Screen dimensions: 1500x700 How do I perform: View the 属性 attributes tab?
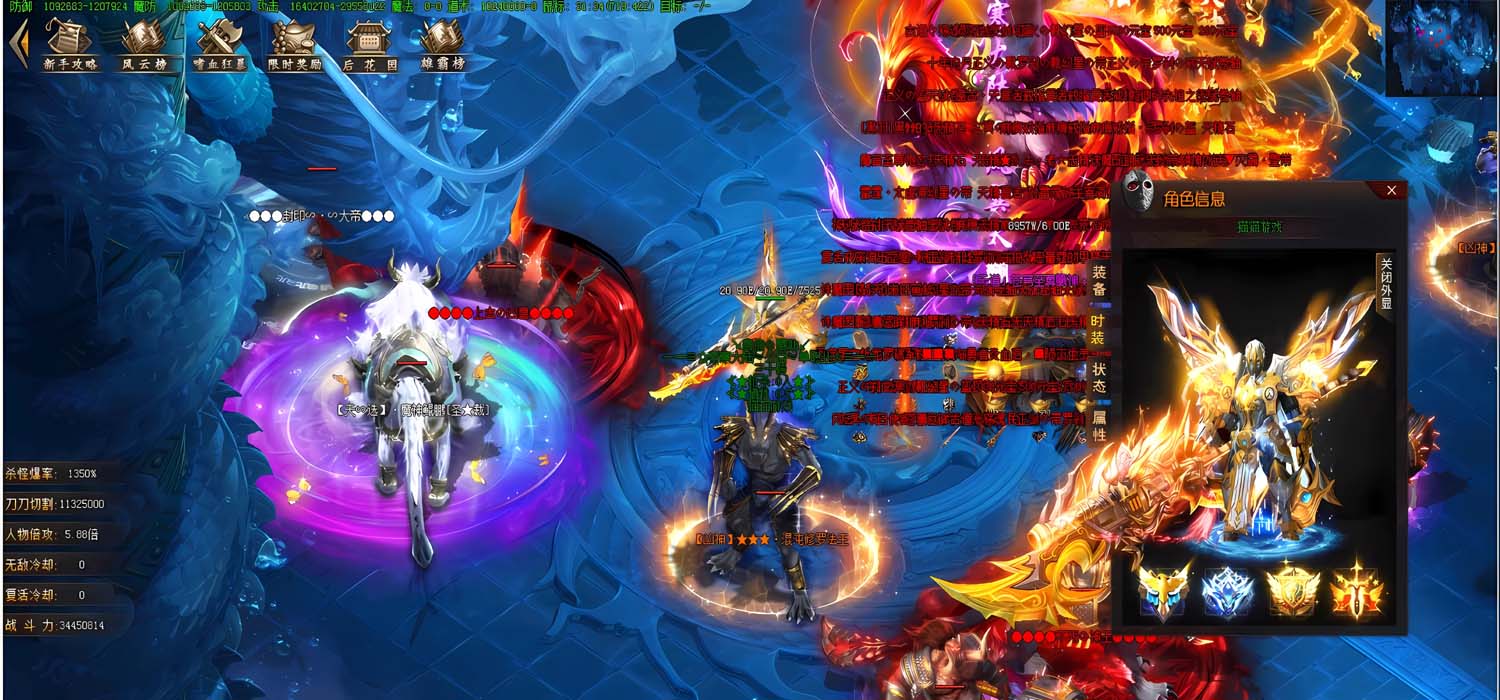pos(1099,426)
